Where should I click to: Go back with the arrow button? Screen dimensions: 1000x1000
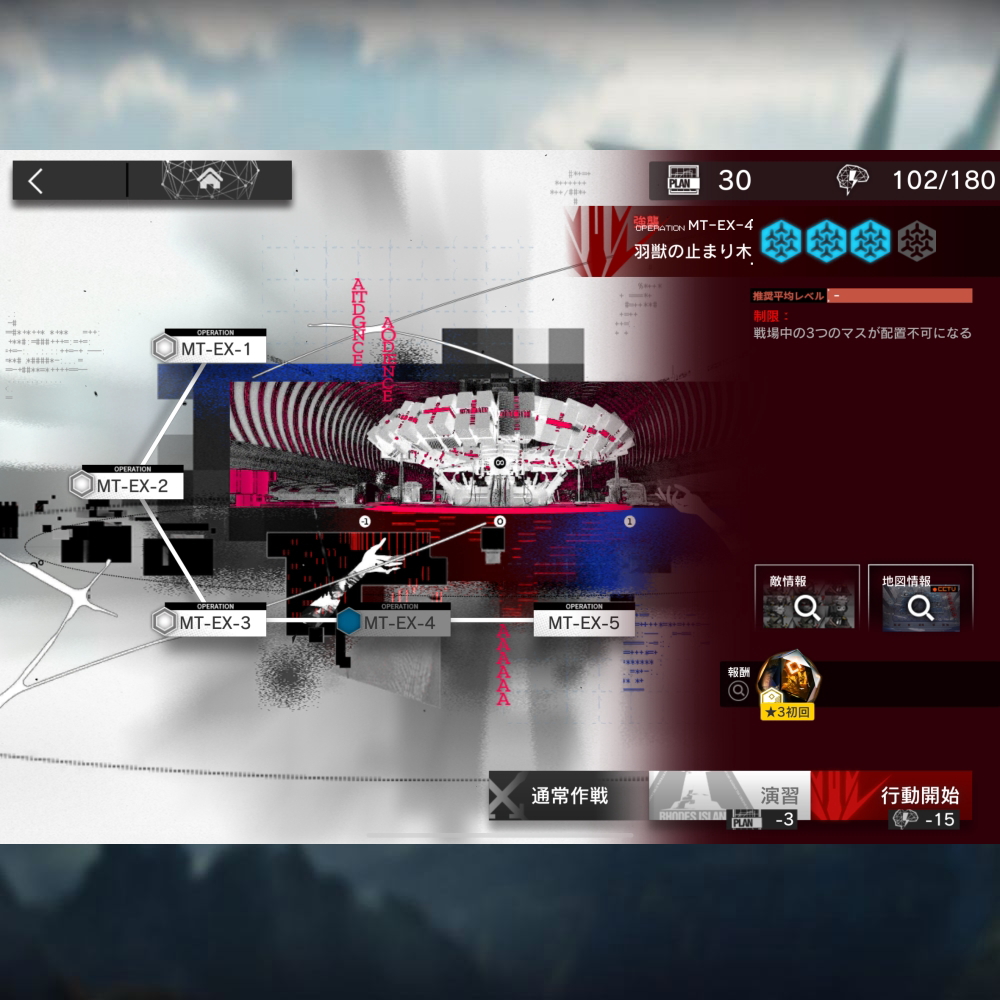(37, 181)
